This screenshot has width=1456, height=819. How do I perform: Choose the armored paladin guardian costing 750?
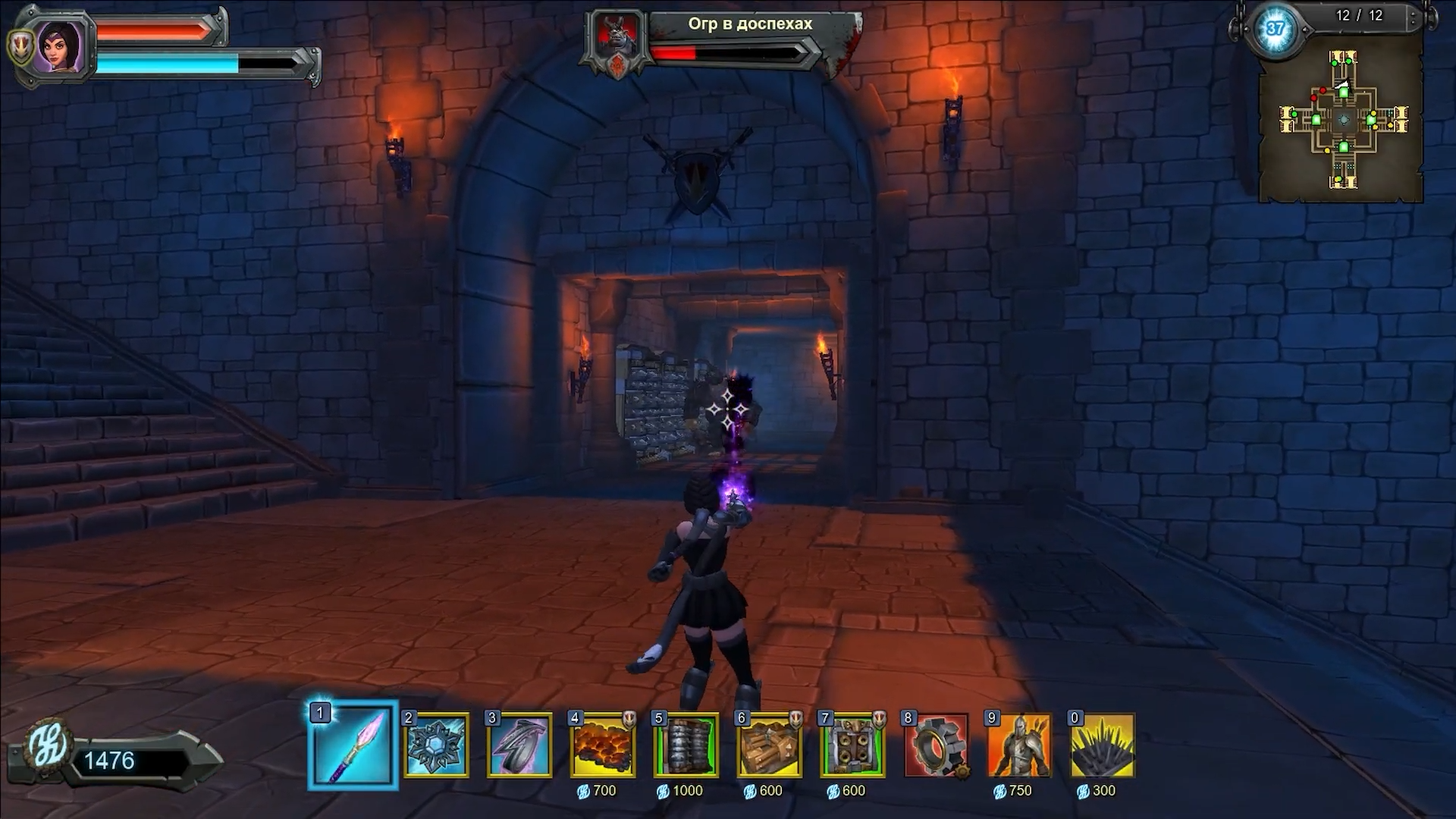1019,745
